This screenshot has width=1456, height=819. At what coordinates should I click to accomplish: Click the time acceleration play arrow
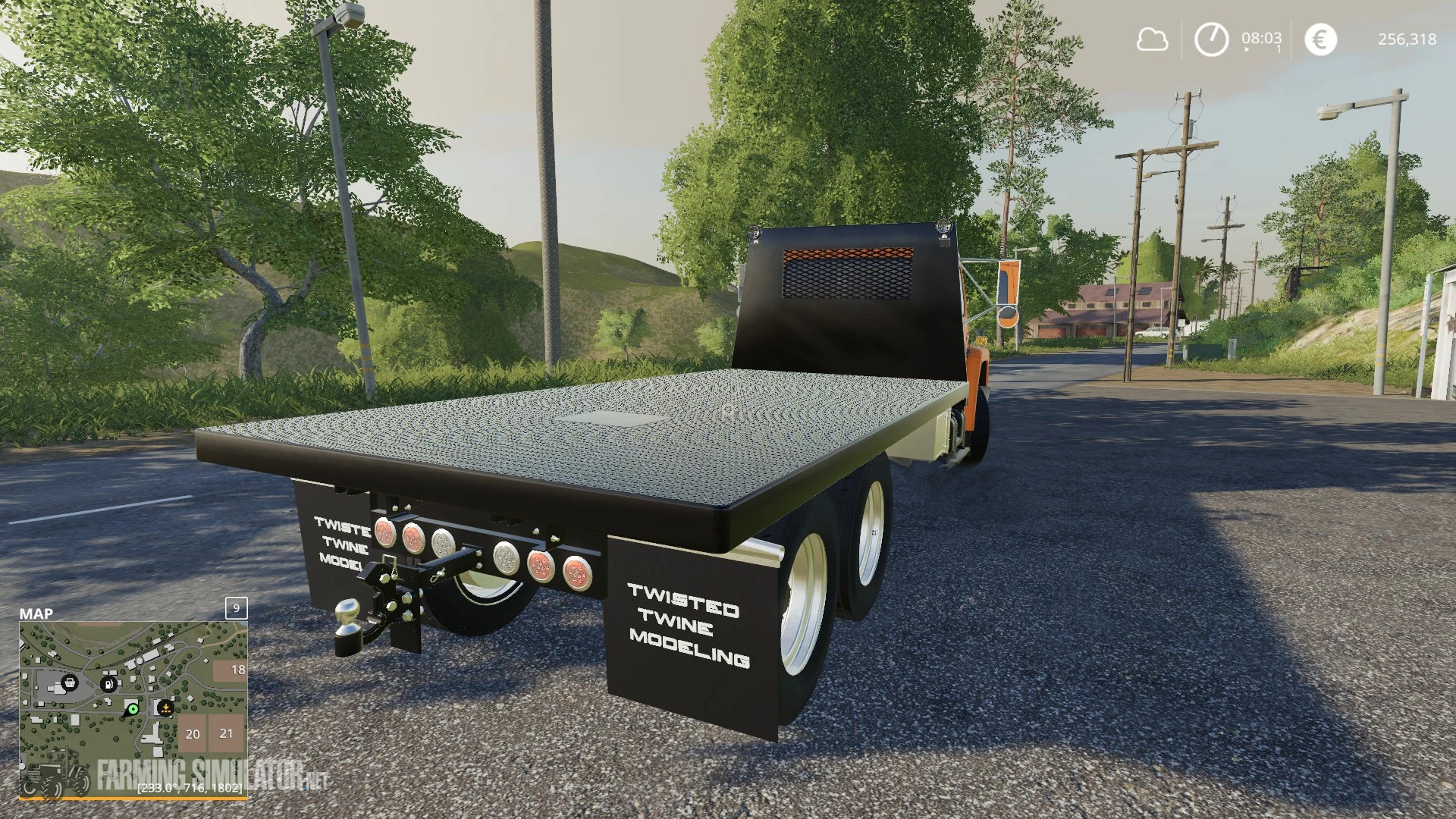[1247, 50]
